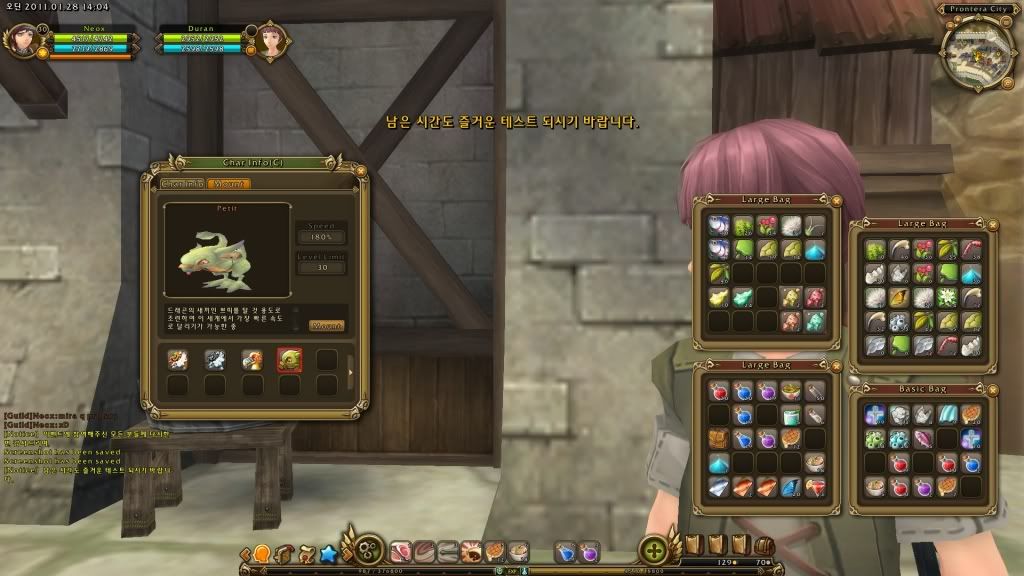1024x576 pixels.
Task: Use the soup bowl hotbar item
Action: [518, 551]
